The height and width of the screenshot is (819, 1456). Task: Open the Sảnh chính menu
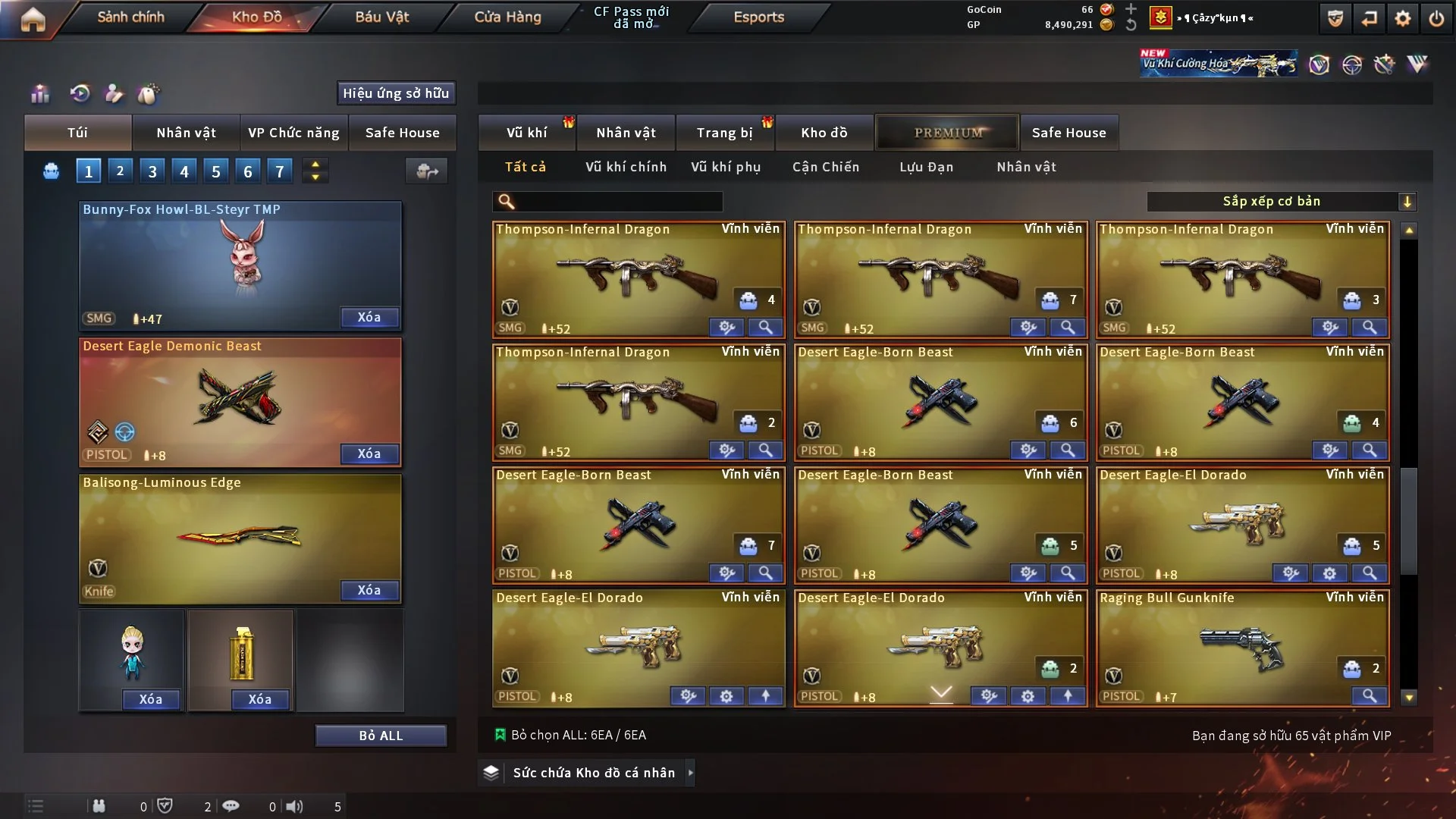[130, 17]
